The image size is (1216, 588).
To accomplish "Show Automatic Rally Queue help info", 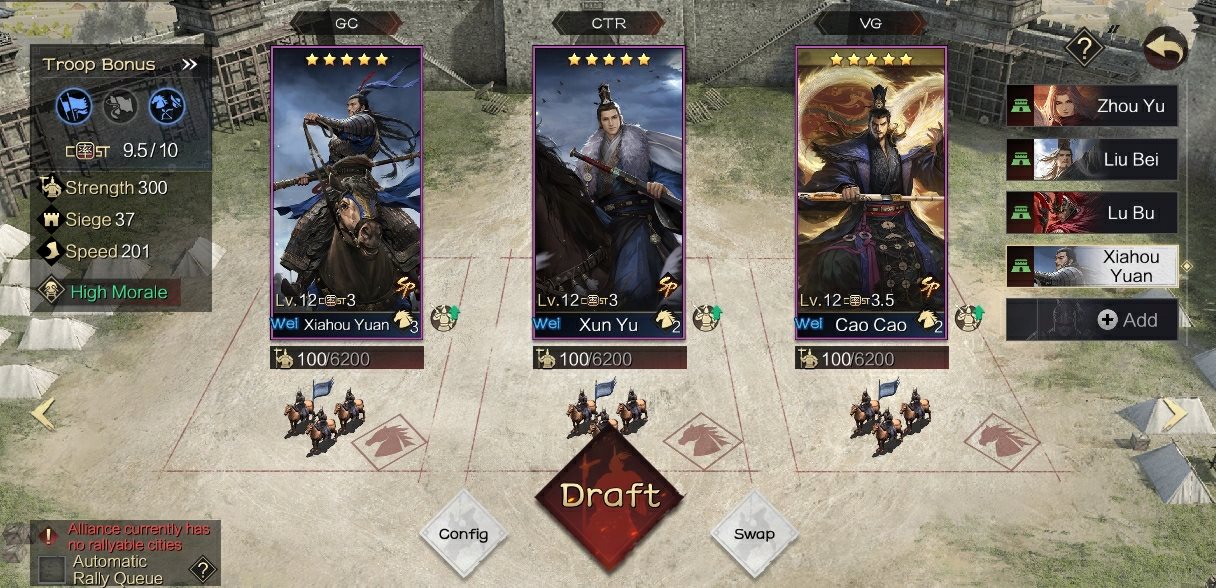I will click(202, 570).
